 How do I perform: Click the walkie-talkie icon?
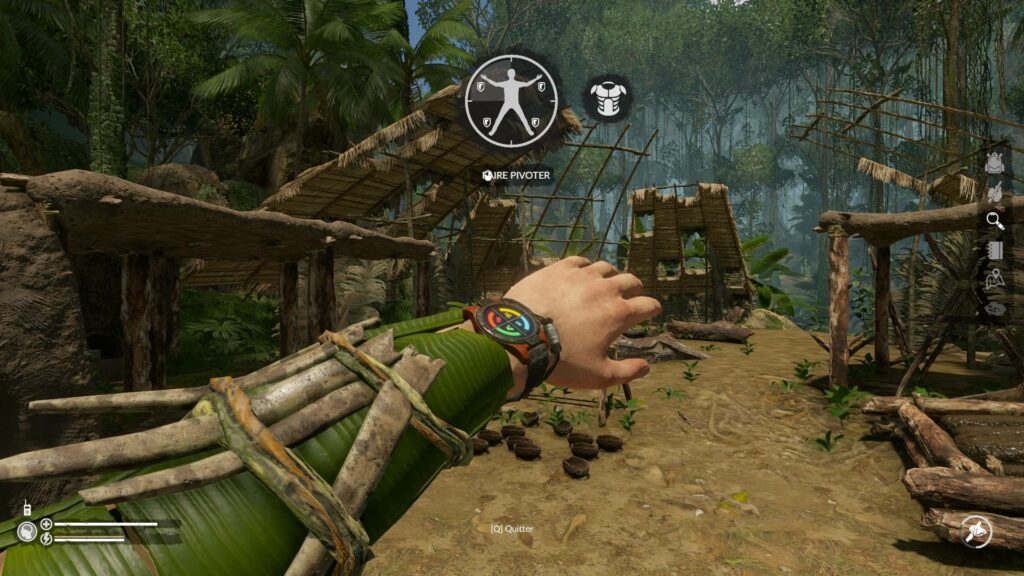(x=26, y=507)
